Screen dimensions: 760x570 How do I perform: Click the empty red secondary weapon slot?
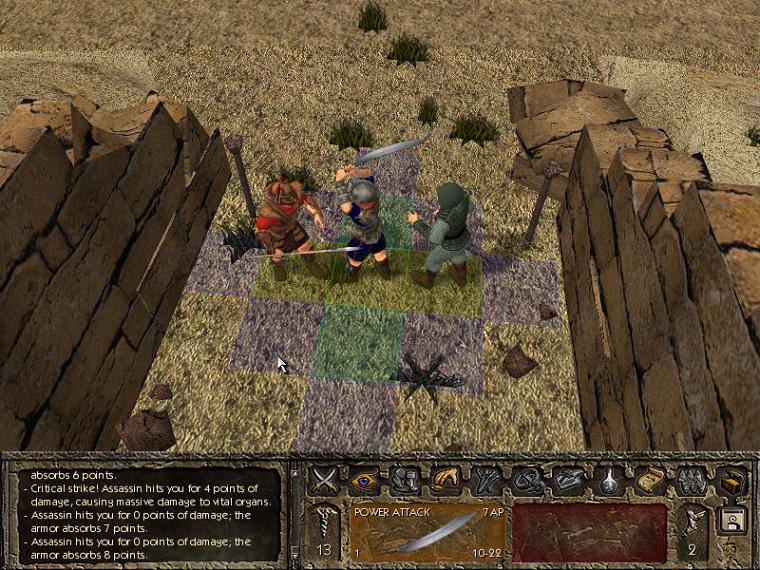click(588, 531)
